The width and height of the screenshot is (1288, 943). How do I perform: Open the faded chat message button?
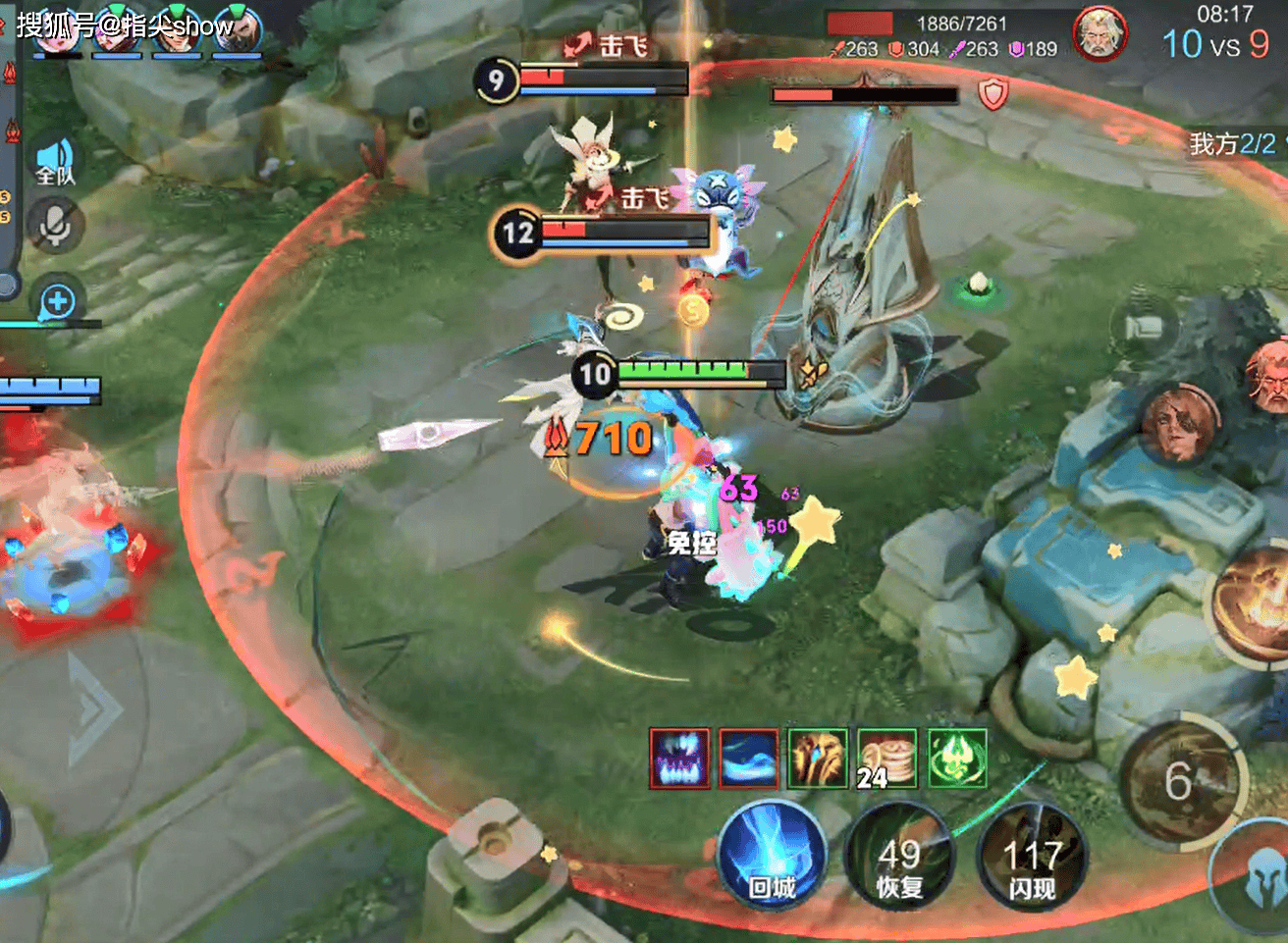1142,327
